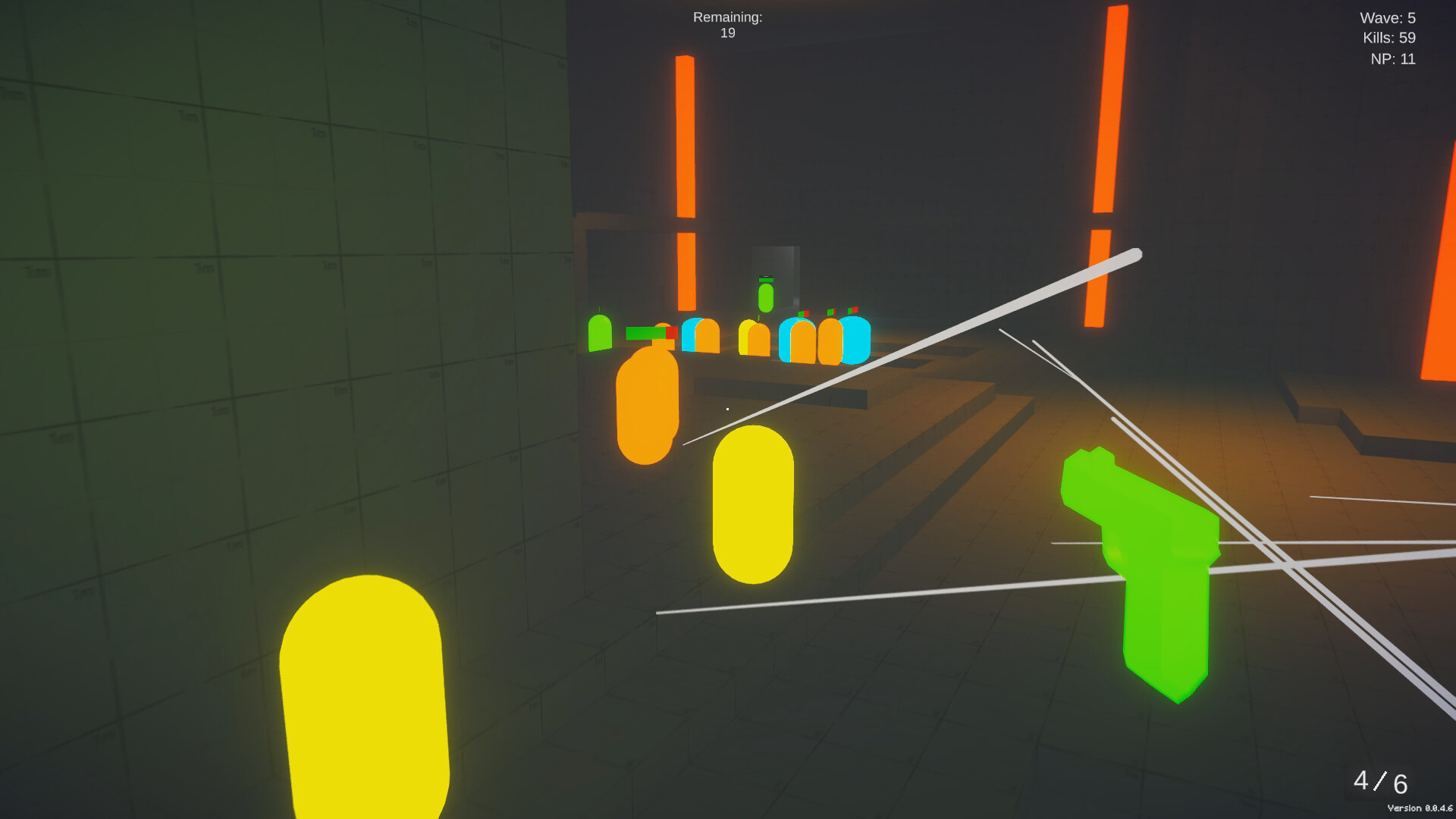This screenshot has width=1456, height=819.
Task: Click the leftmost cyan capsule on the shelf
Action: 689,336
